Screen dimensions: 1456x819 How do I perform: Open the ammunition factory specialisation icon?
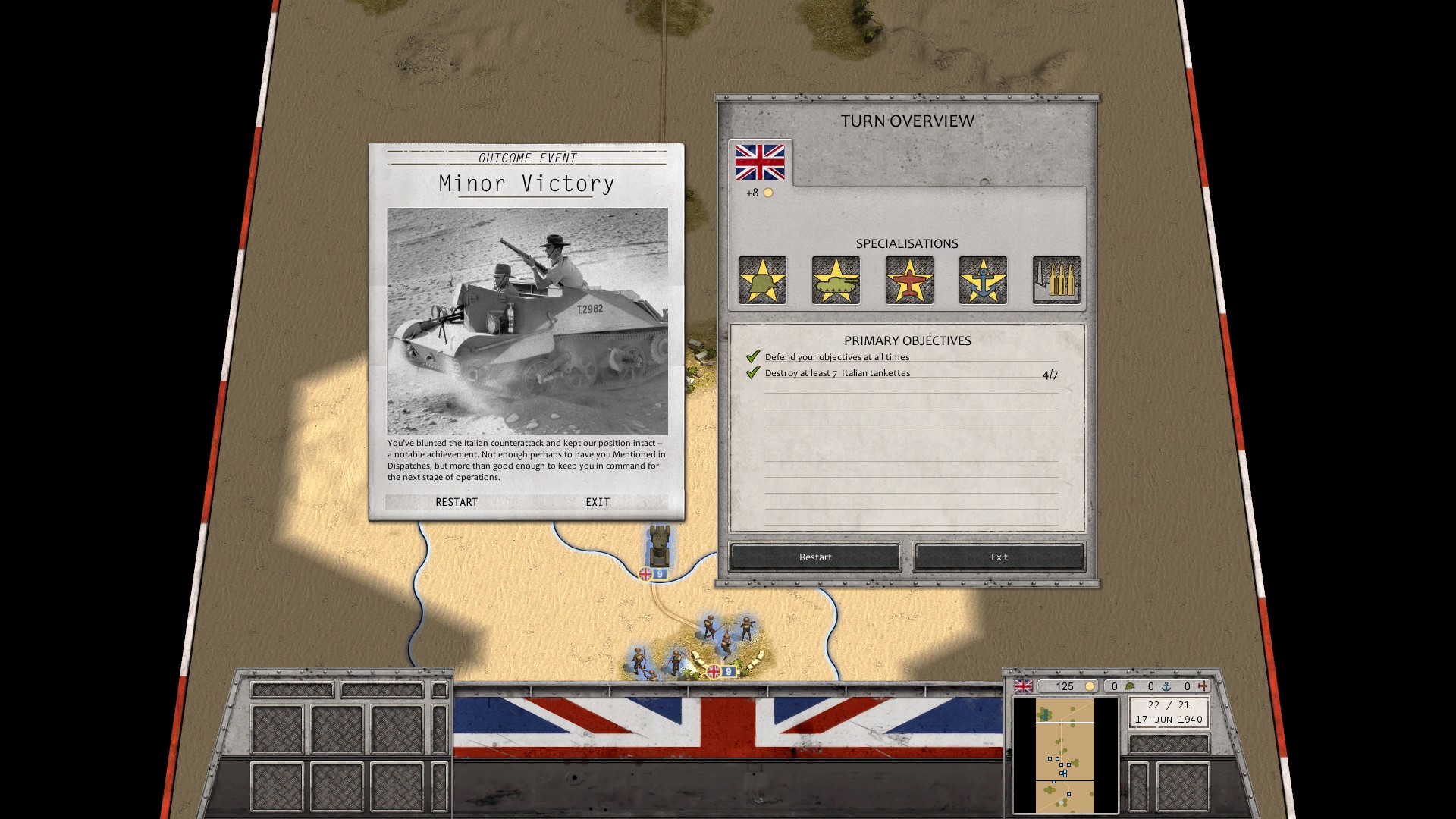1056,281
